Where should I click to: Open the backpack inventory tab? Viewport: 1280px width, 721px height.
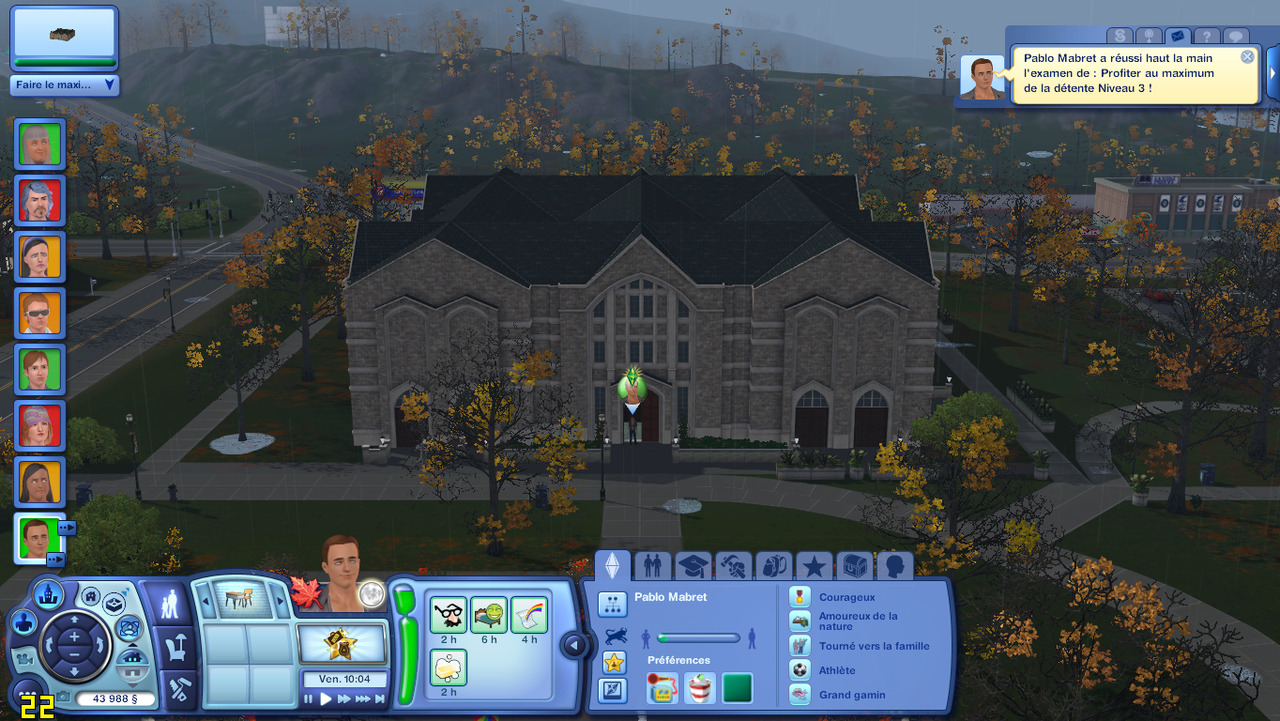pyautogui.click(x=773, y=566)
